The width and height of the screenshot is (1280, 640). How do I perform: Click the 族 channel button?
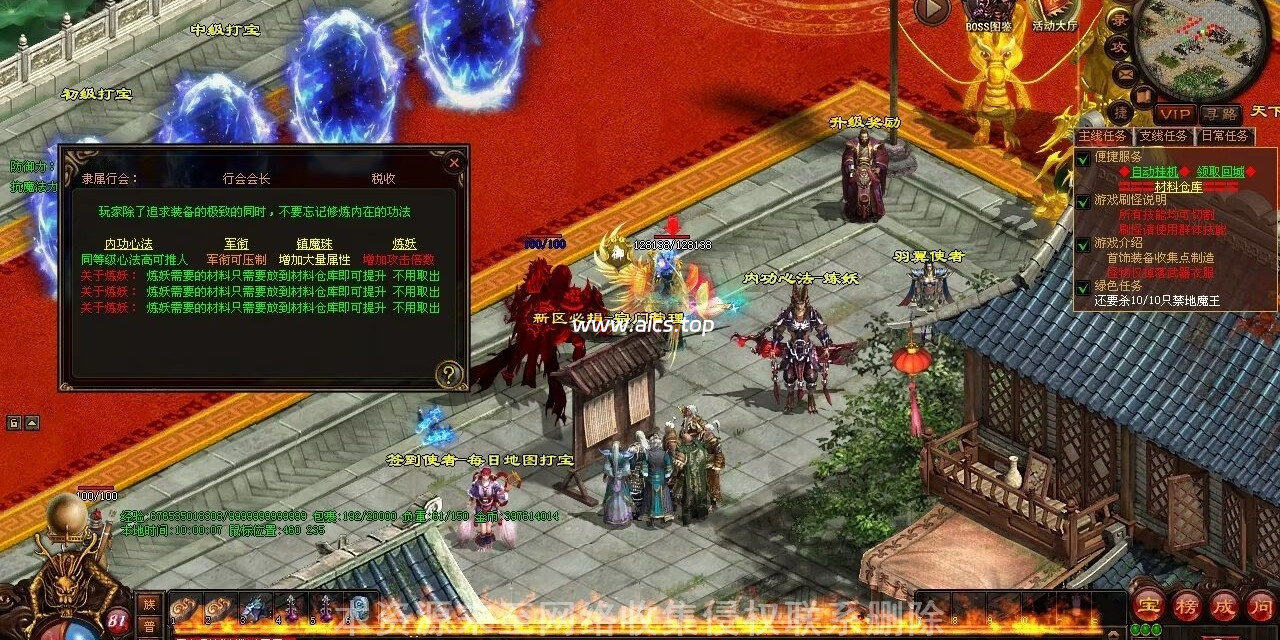pos(149,603)
